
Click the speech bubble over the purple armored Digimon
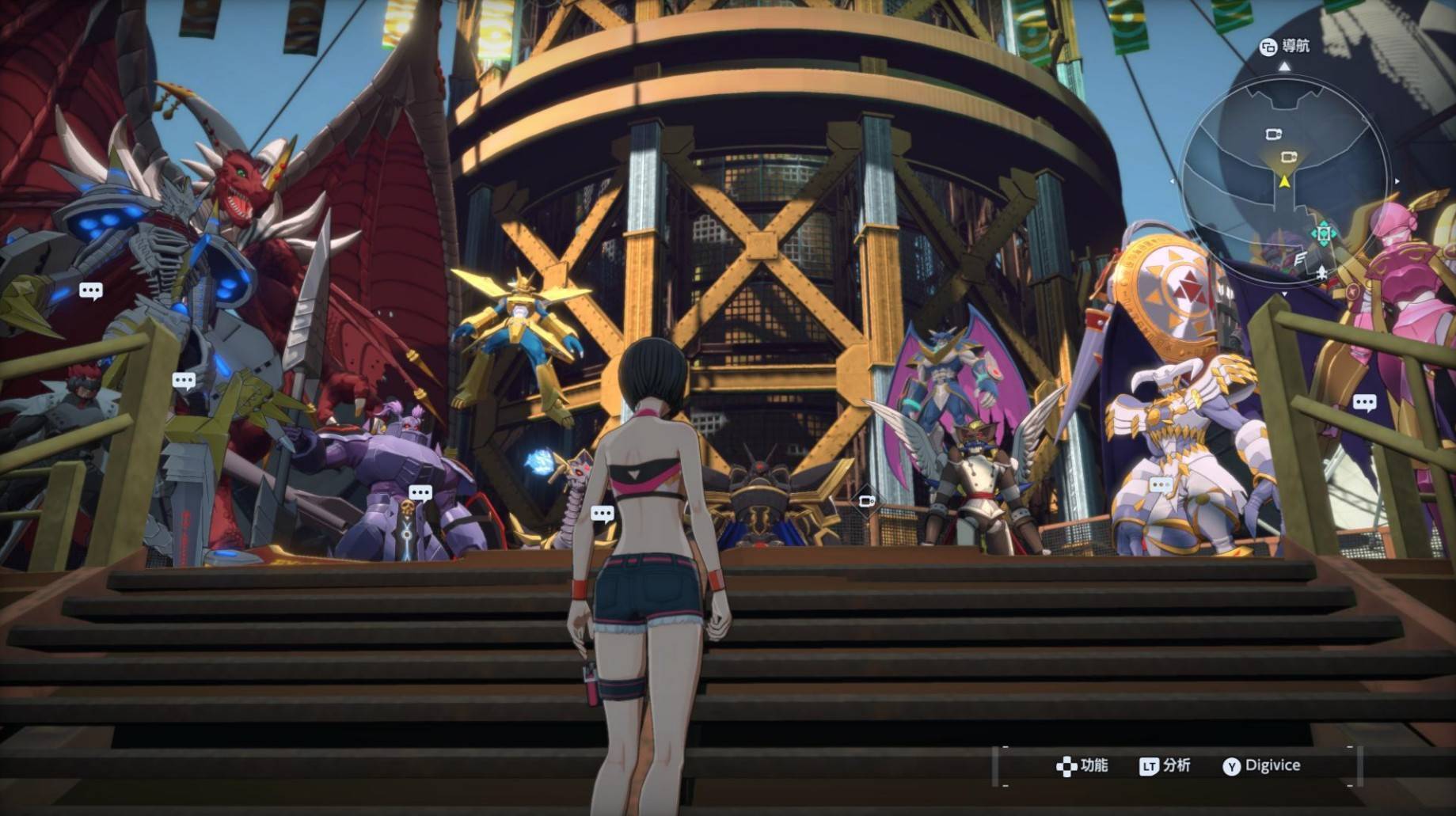420,494
